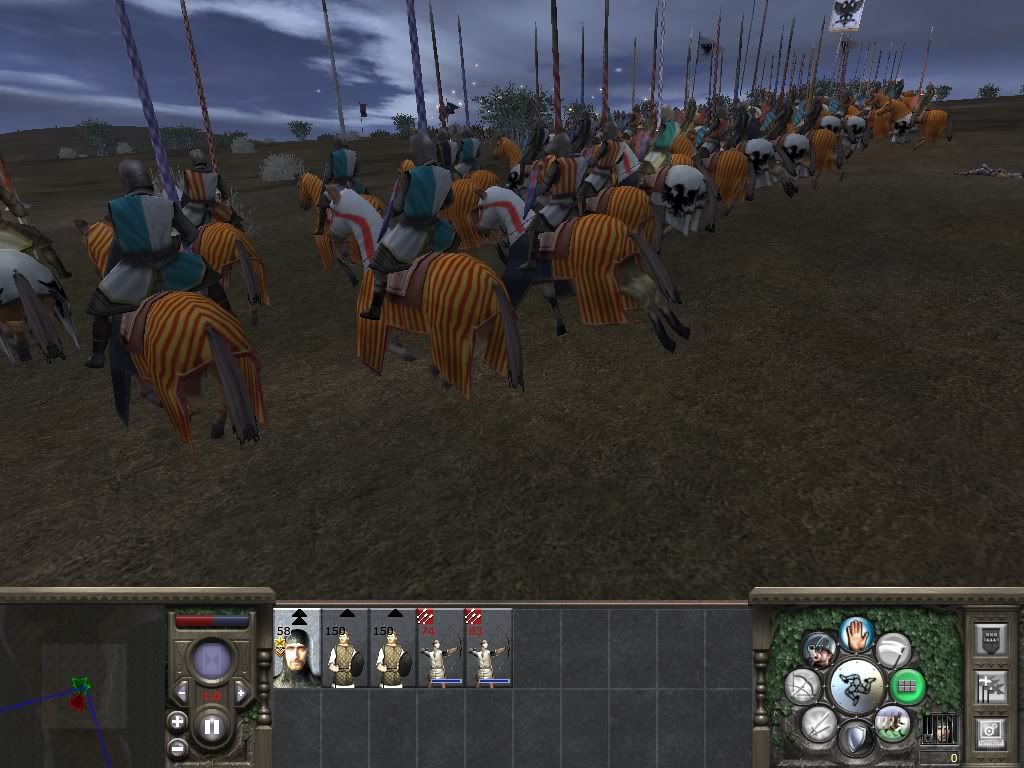Toggle fire at will with the bow icon

coord(803,686)
